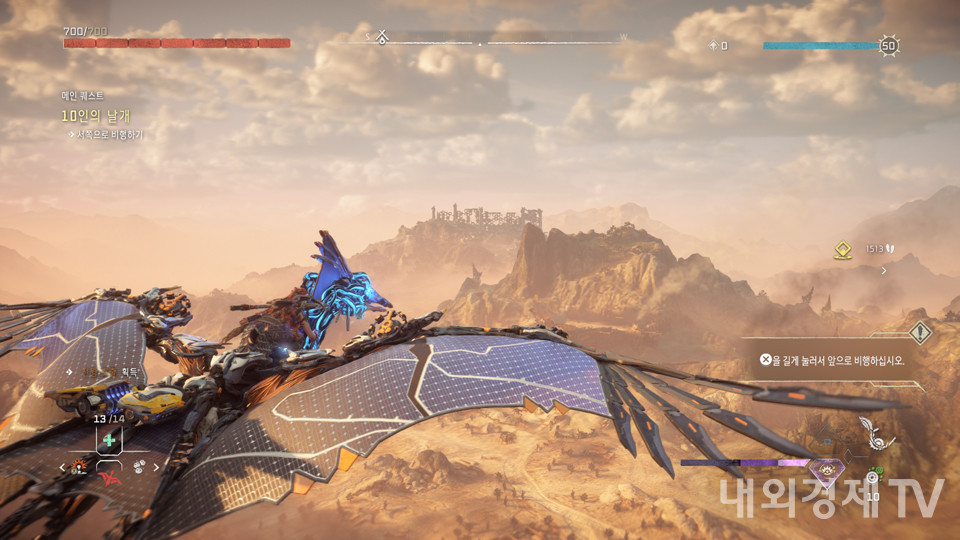The height and width of the screenshot is (540, 960).
Task: Click the exclamation mark tutorial hint icon
Action: (919, 333)
